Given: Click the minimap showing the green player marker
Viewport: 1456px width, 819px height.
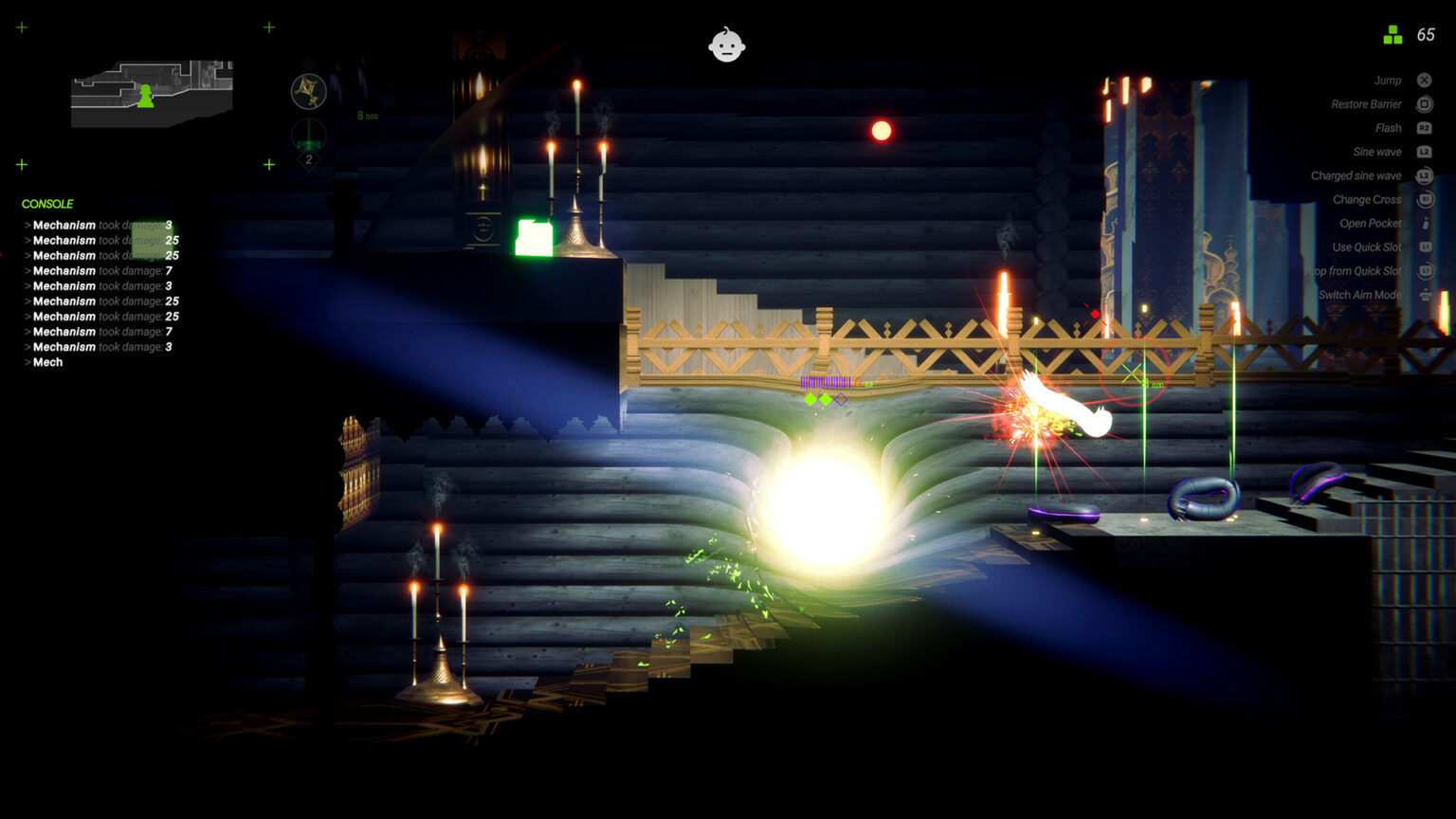Looking at the screenshot, I should coord(152,93).
